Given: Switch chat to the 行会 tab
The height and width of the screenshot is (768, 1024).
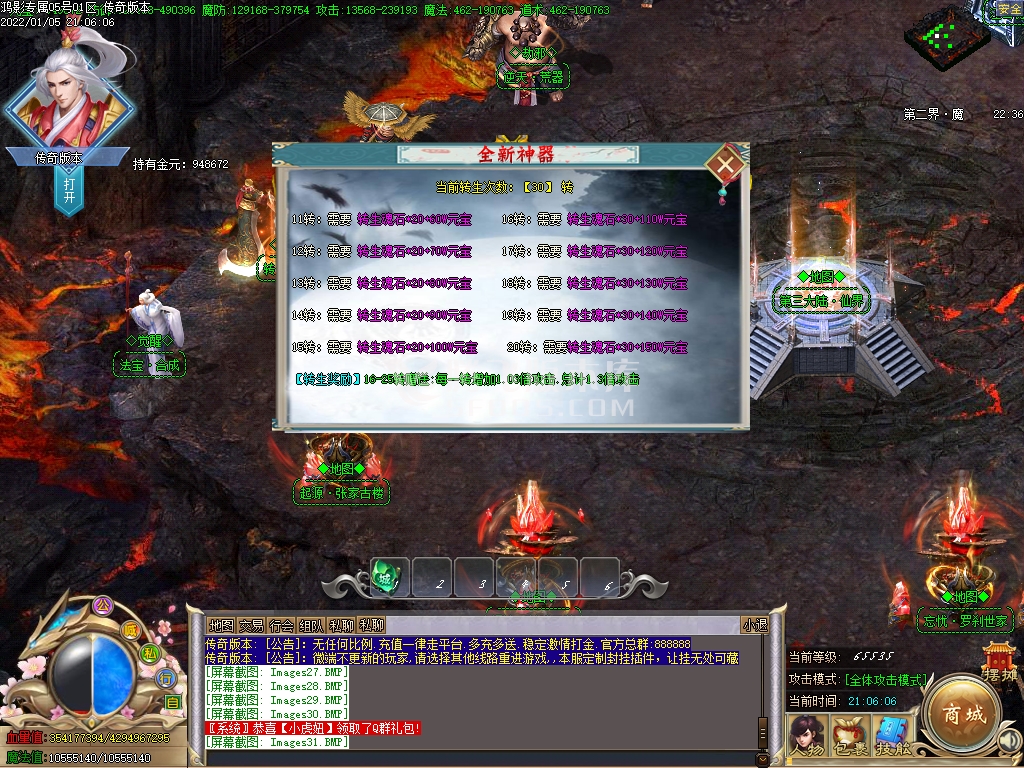Looking at the screenshot, I should pyautogui.click(x=281, y=625).
